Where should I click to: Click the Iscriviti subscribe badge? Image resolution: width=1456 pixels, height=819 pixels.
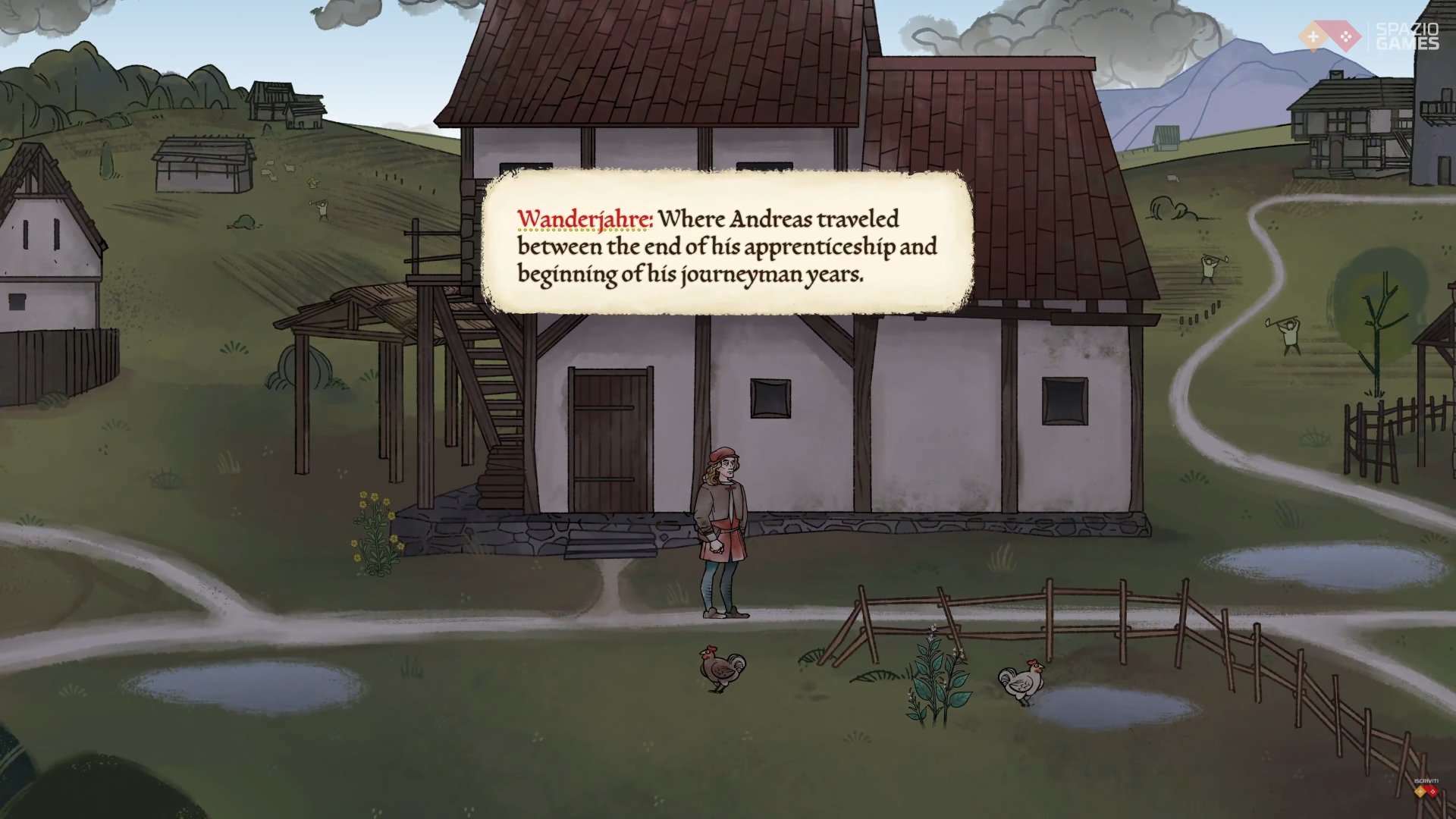1426,789
